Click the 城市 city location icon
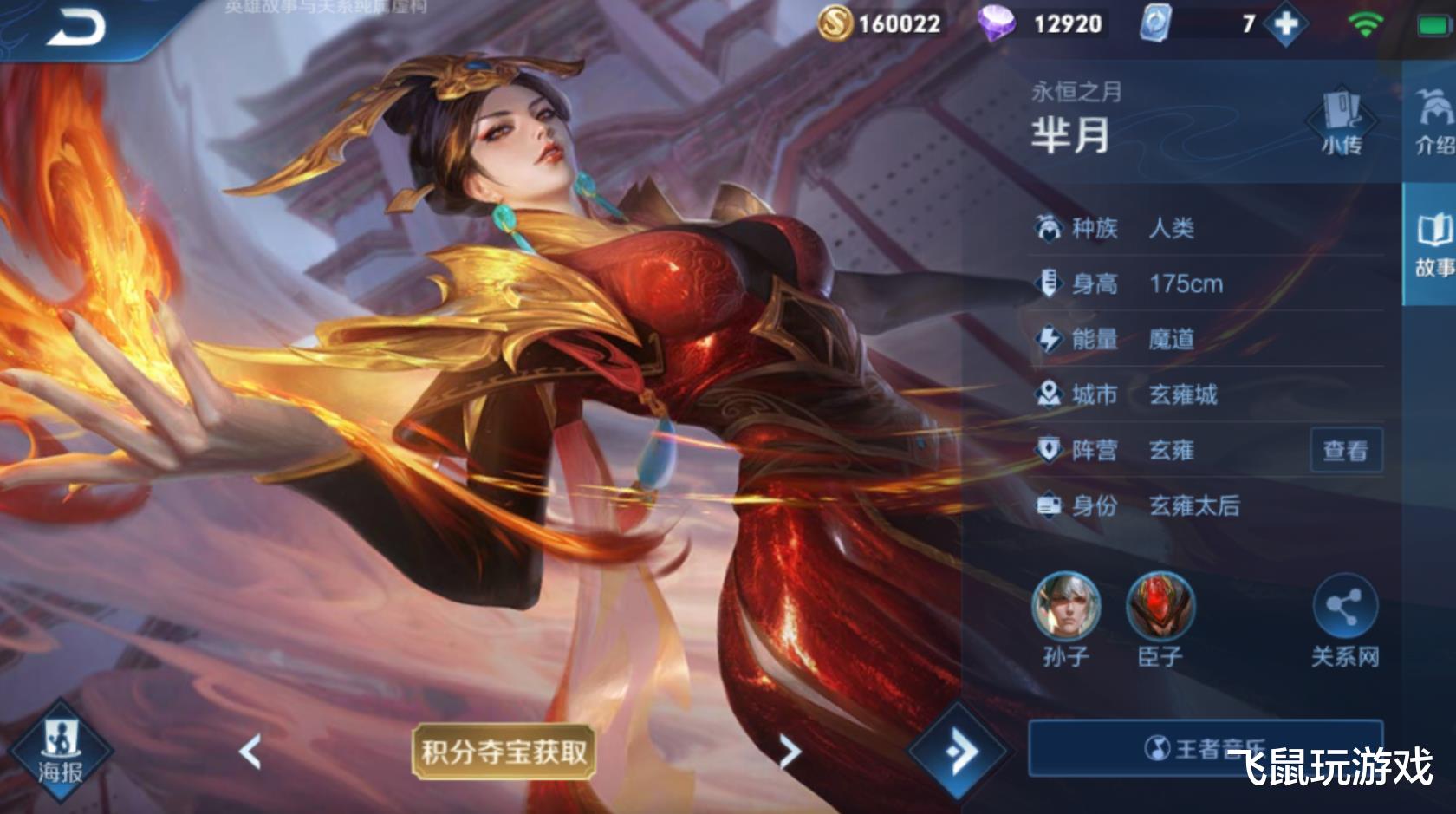 (x=1050, y=395)
